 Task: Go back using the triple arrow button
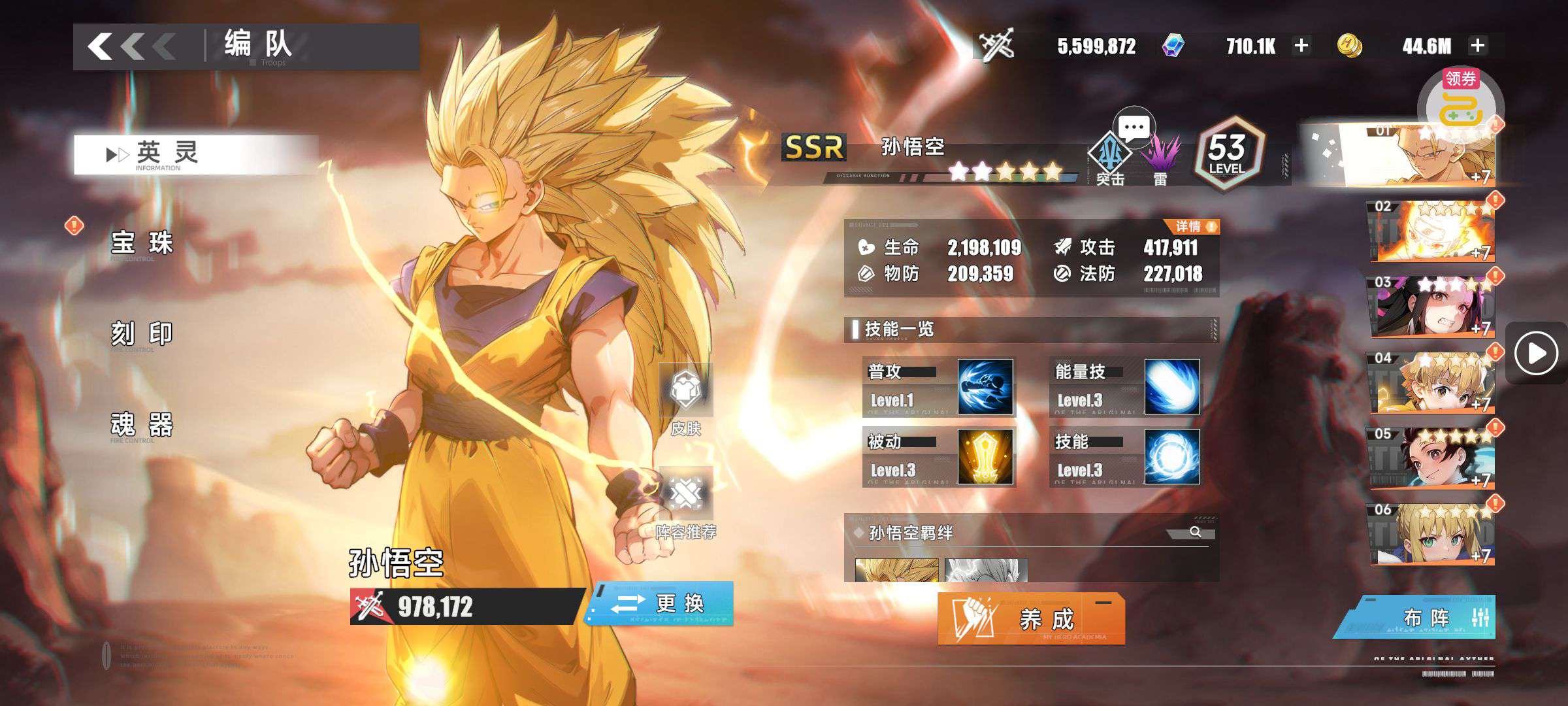pos(131,47)
